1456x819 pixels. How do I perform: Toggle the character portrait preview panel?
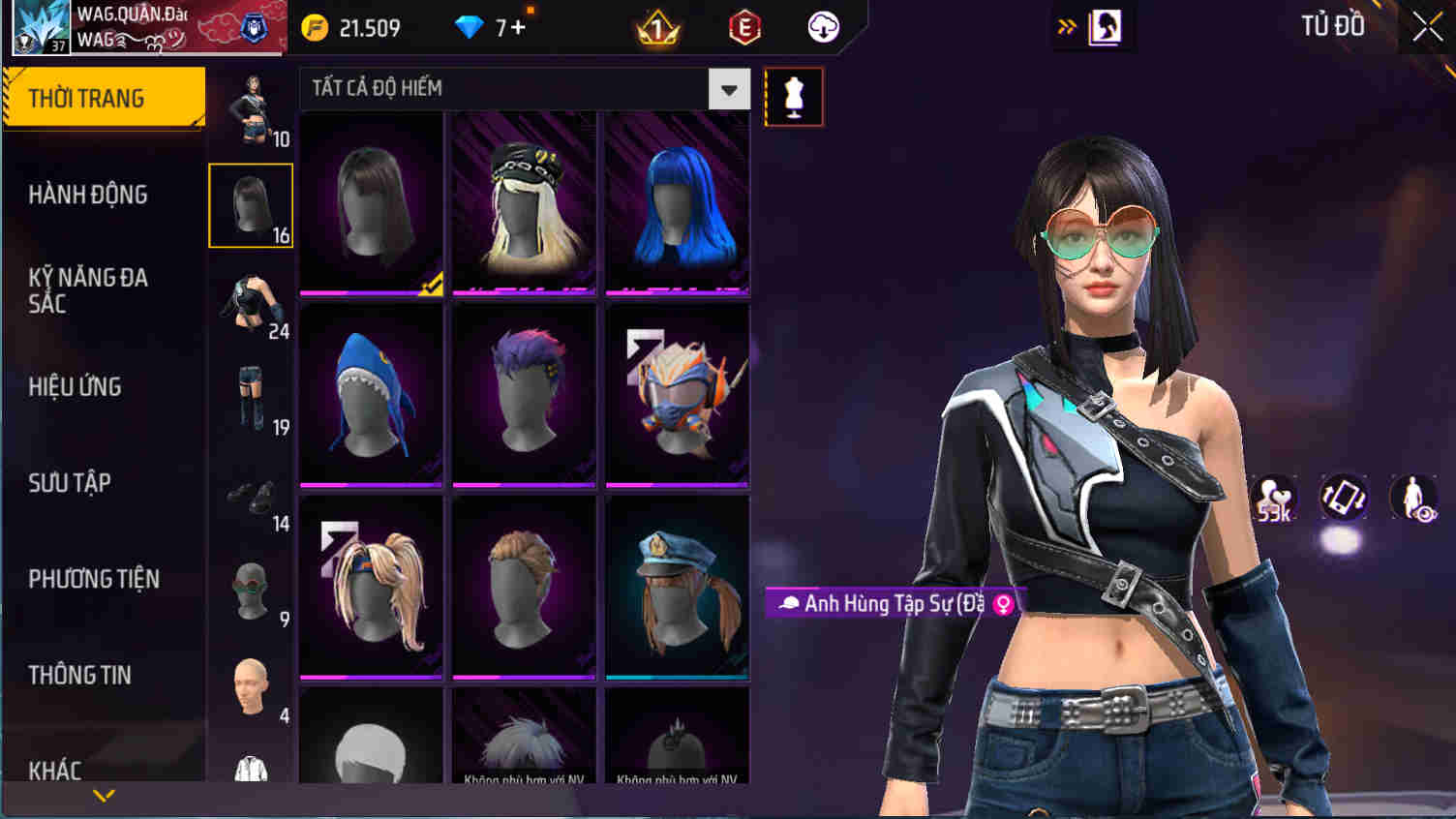point(1105,26)
